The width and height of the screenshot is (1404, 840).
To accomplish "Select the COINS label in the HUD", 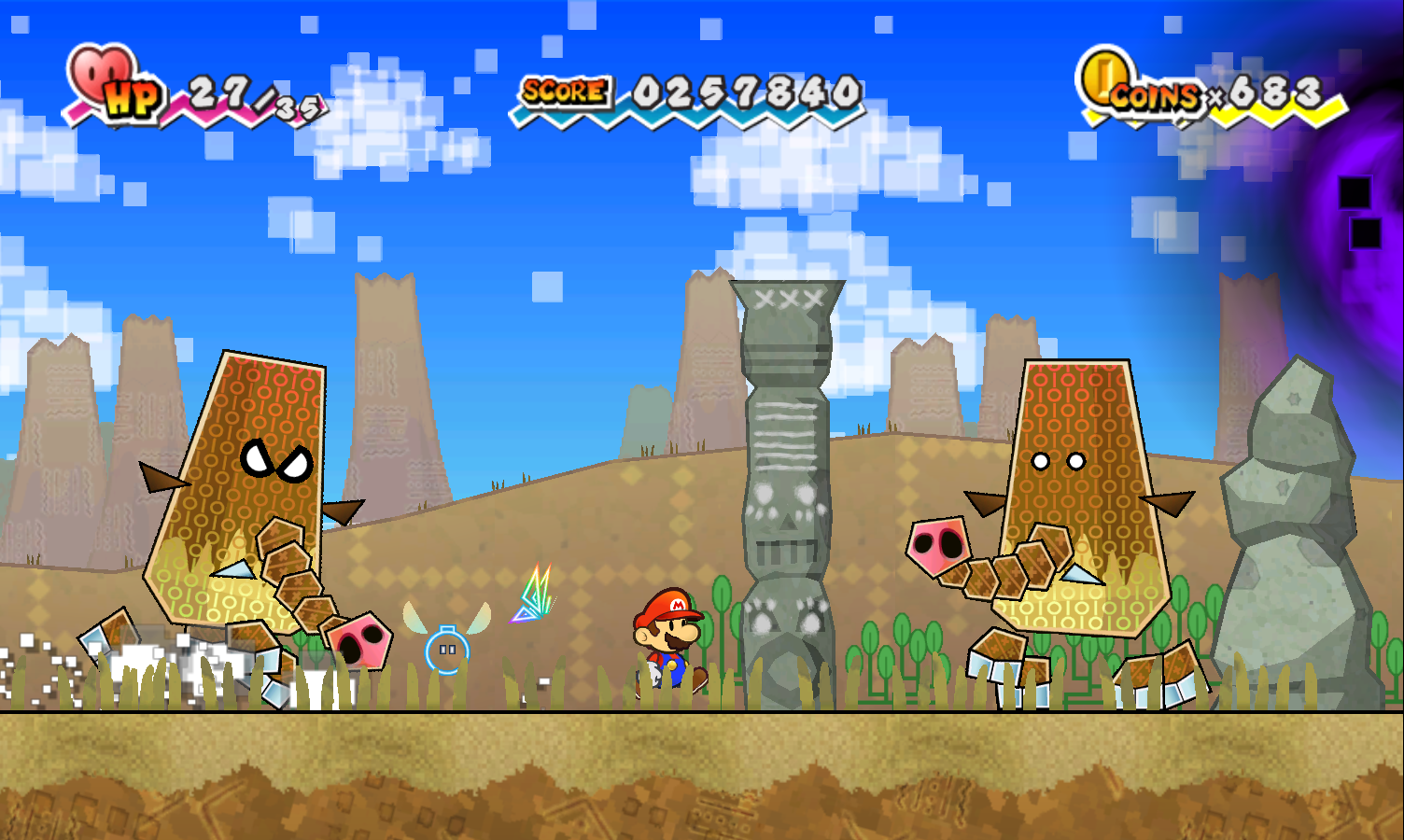I will (x=1158, y=93).
